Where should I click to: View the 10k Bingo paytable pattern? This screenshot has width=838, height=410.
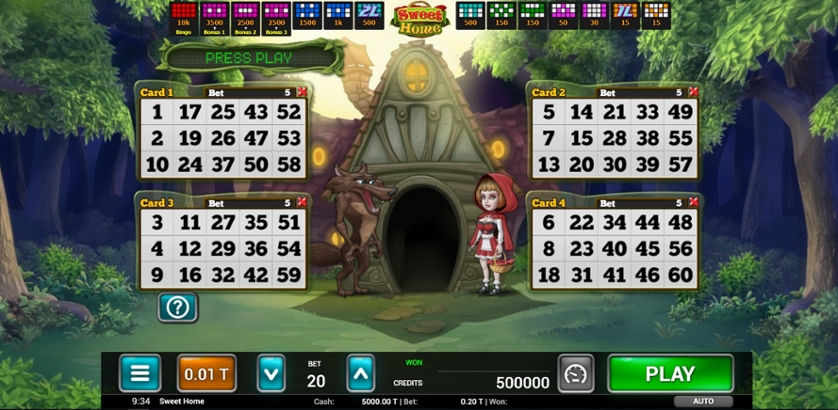point(183,16)
